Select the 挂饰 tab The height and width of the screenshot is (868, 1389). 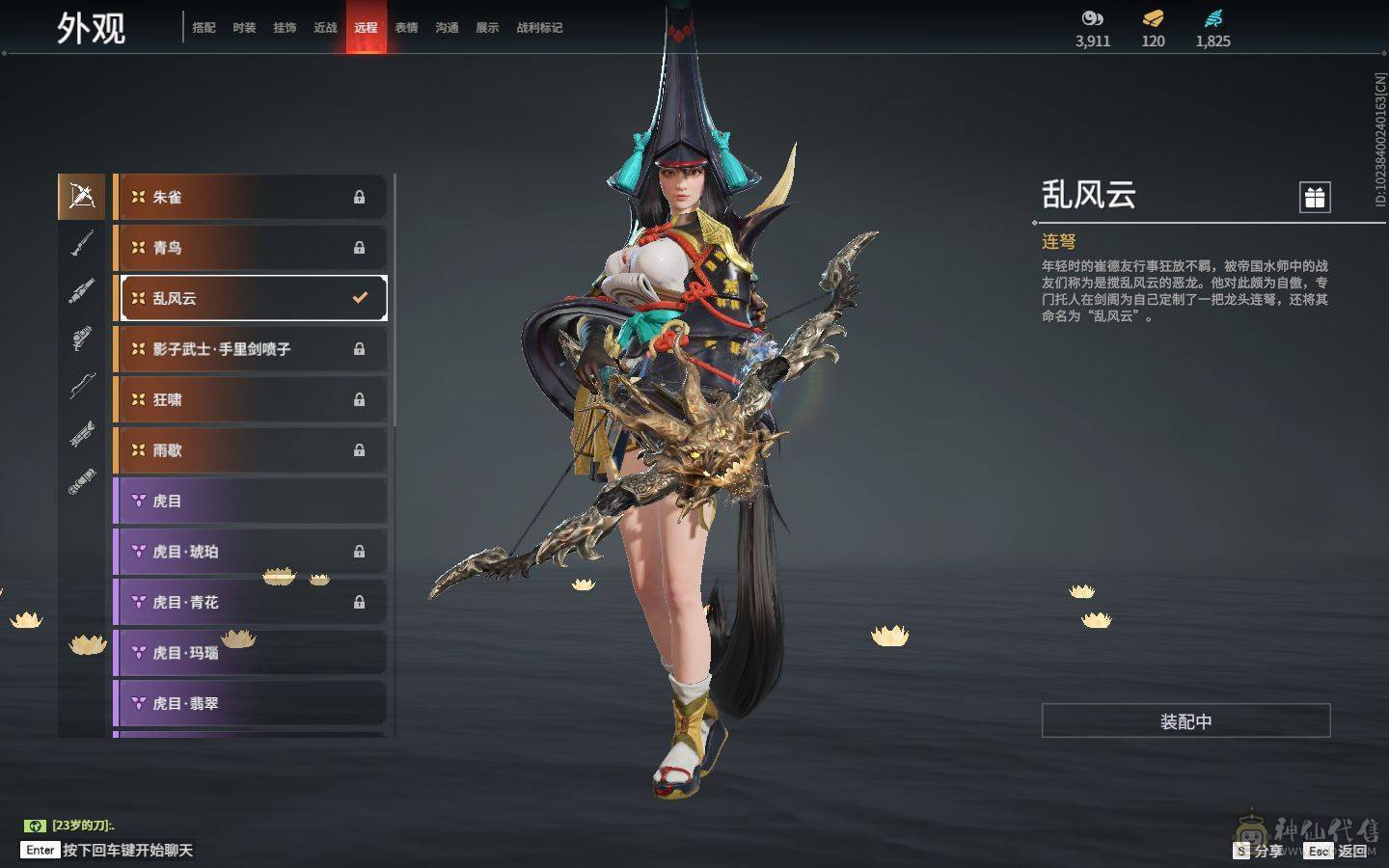[285, 28]
